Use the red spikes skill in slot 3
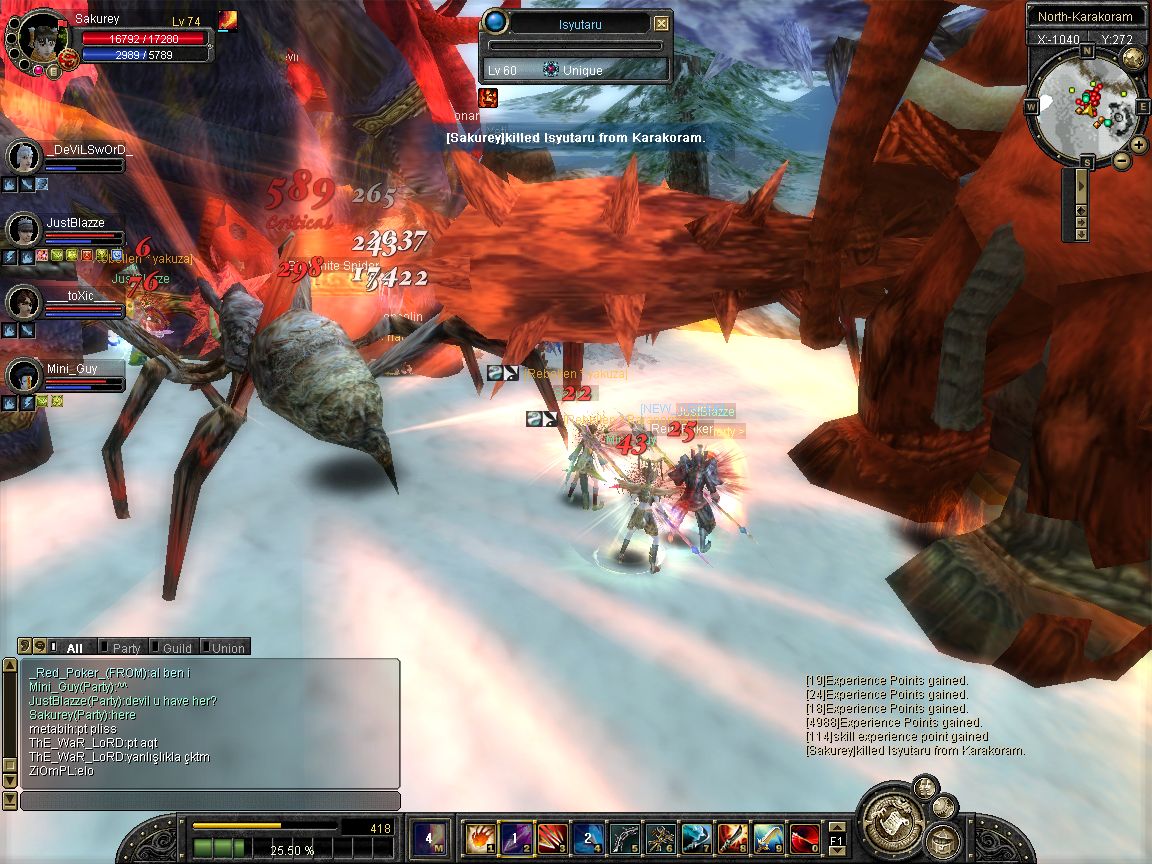 click(x=552, y=837)
